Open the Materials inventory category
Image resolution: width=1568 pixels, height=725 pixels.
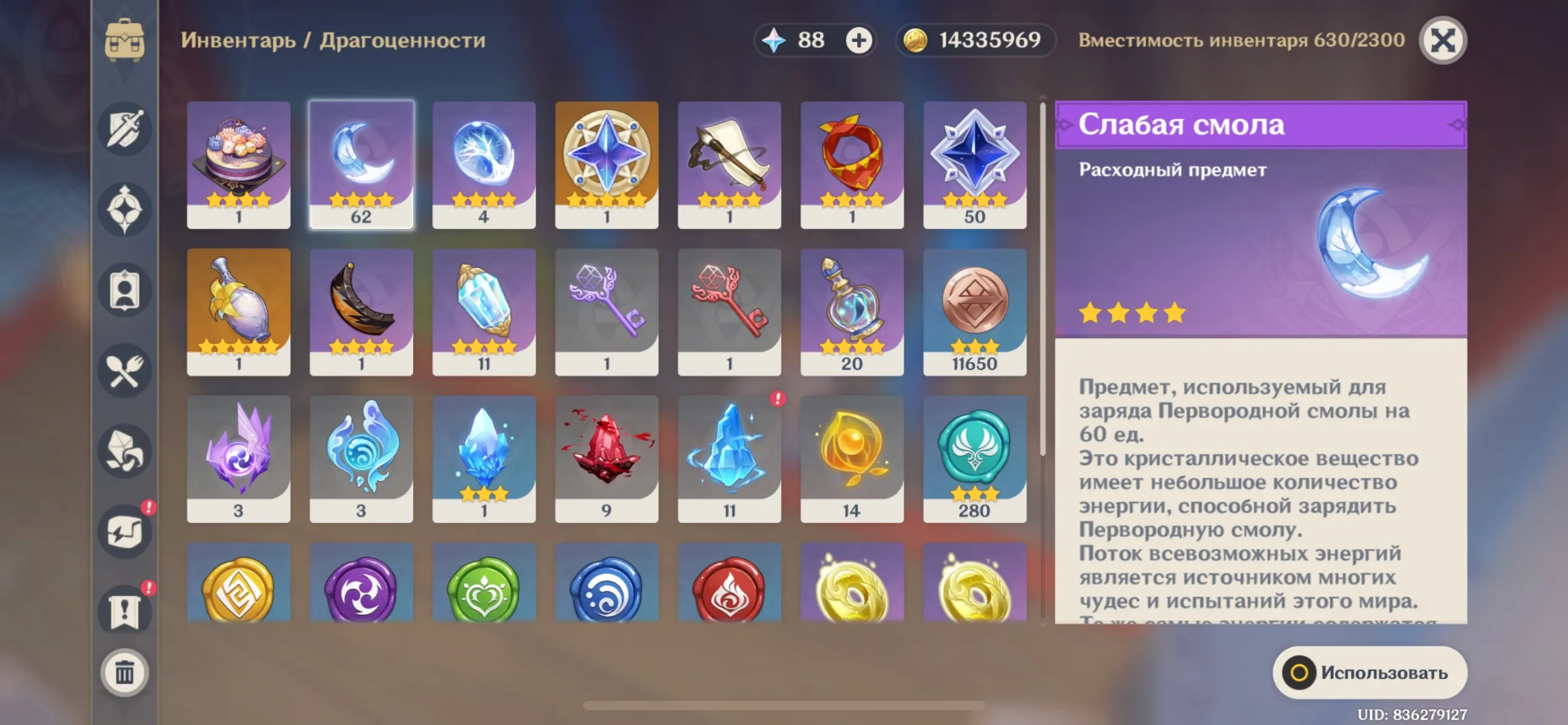point(124,451)
